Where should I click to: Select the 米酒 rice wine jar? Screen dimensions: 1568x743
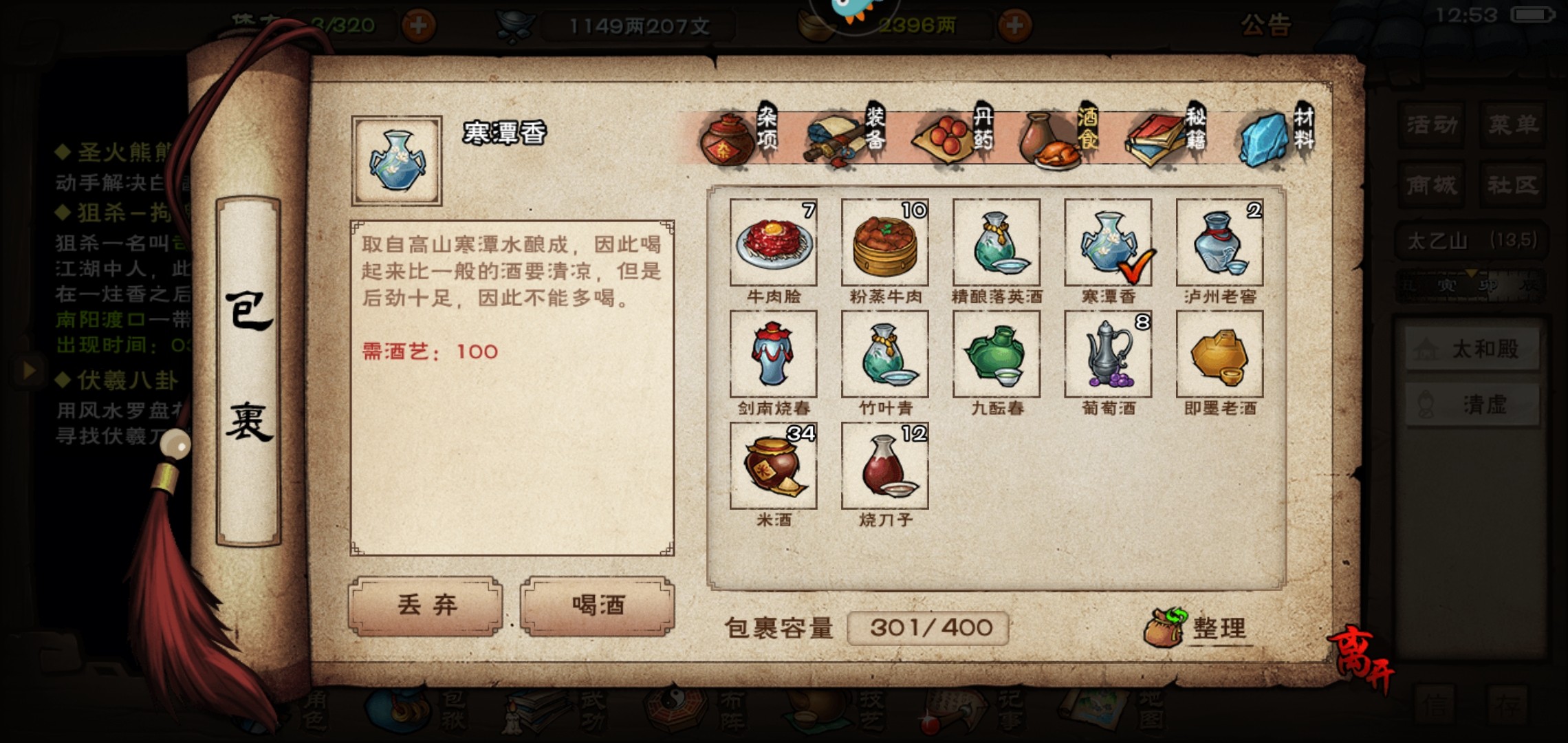(774, 466)
